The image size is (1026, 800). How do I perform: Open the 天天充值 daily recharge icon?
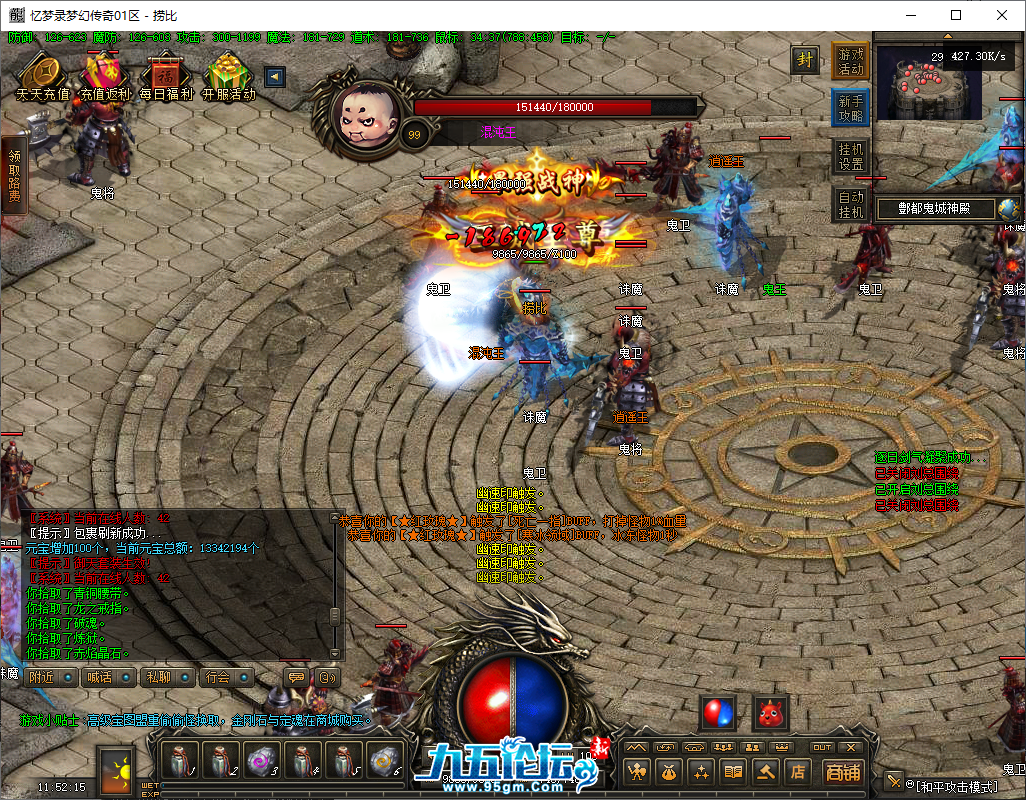[x=43, y=76]
